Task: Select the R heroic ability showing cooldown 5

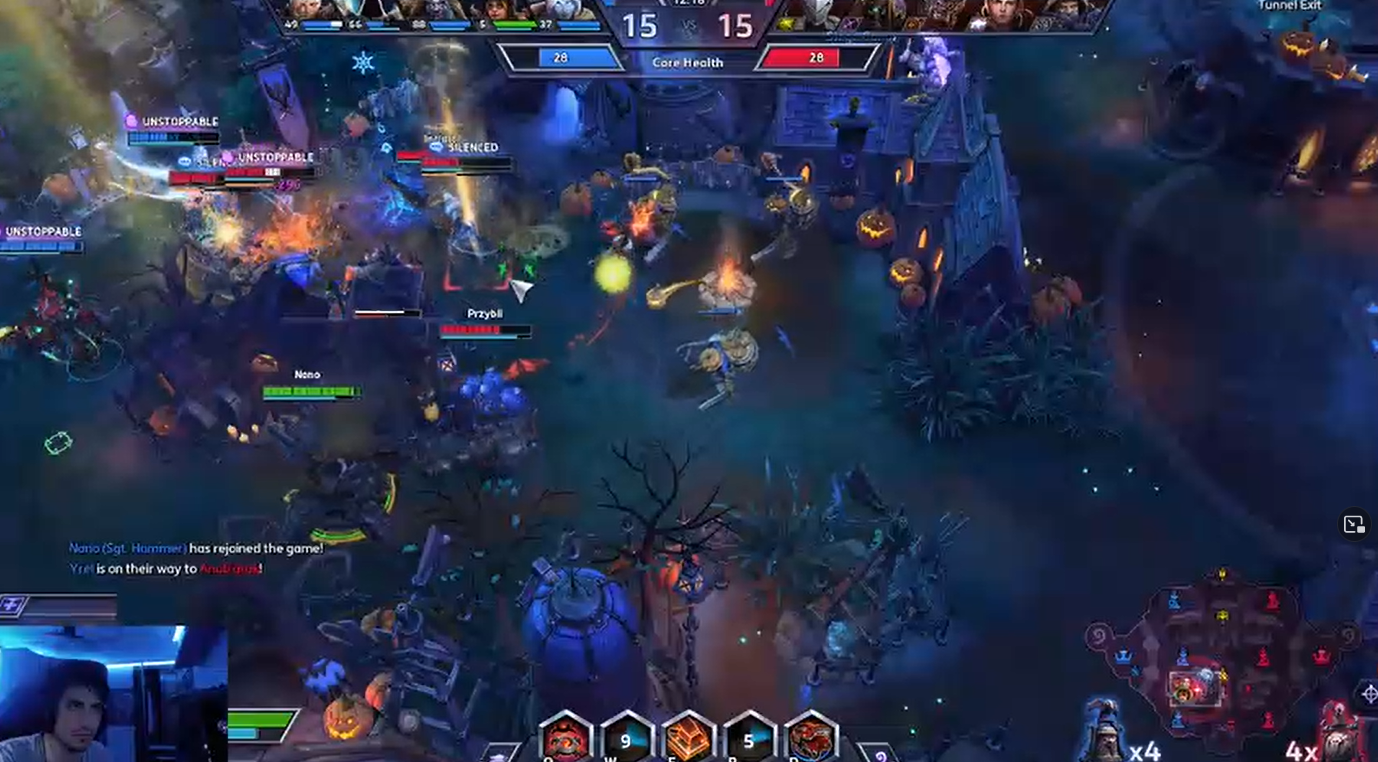Action: [x=749, y=740]
